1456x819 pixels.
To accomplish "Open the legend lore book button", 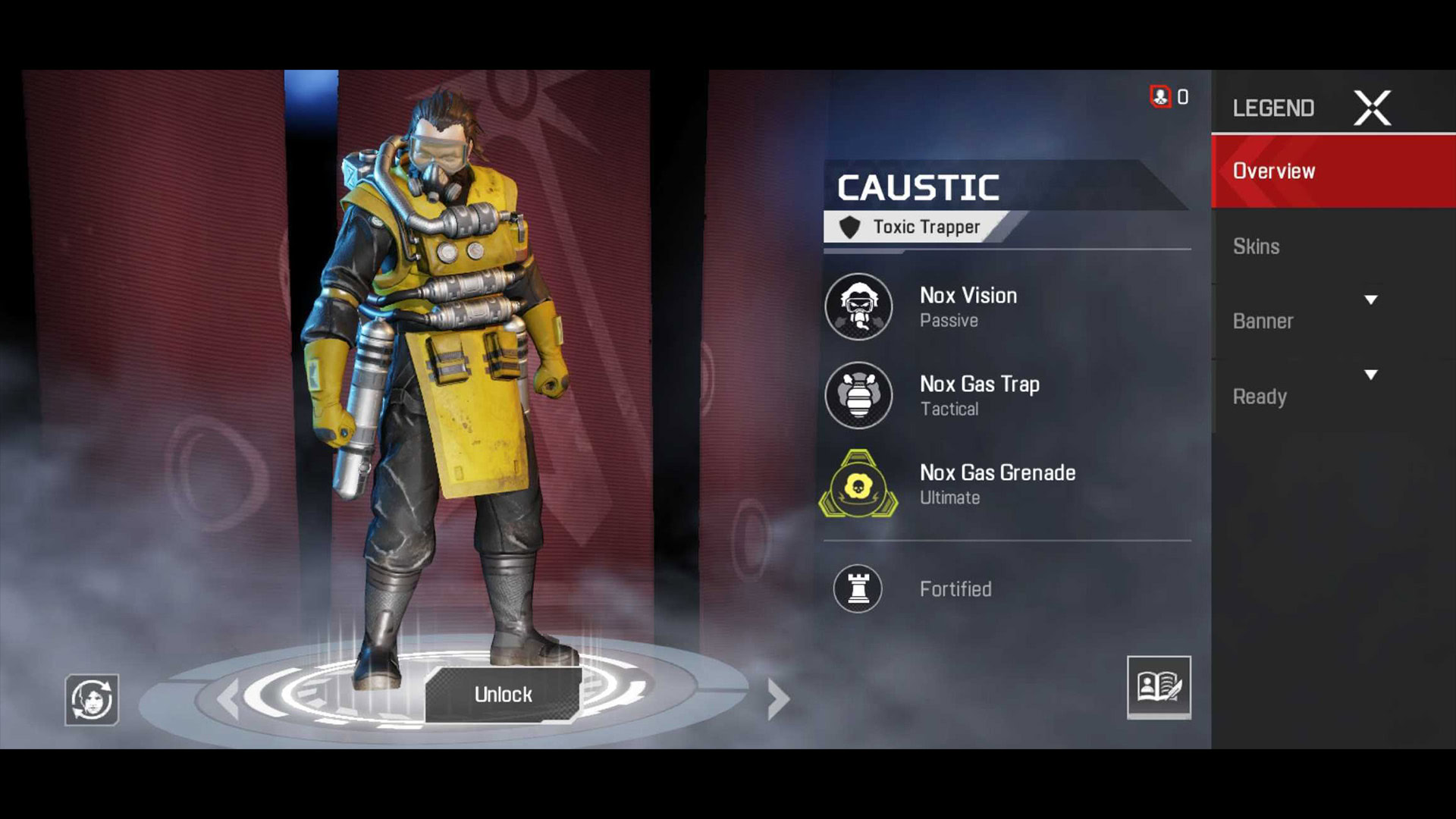I will tap(1158, 687).
